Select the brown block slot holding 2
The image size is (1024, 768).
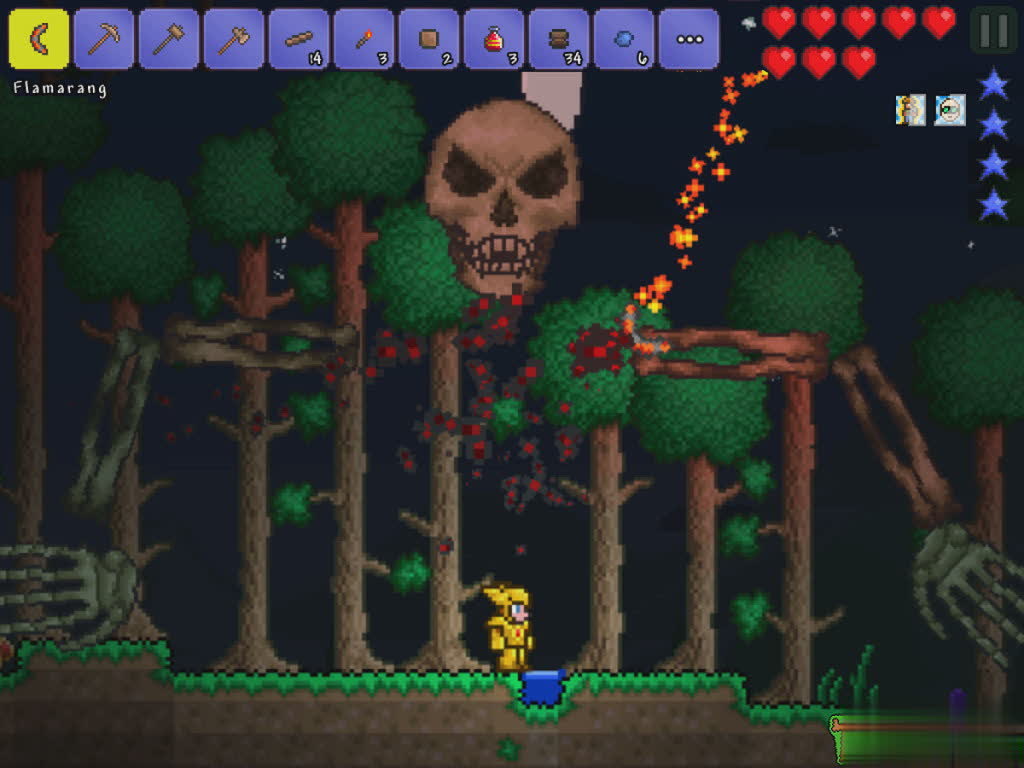coord(429,39)
